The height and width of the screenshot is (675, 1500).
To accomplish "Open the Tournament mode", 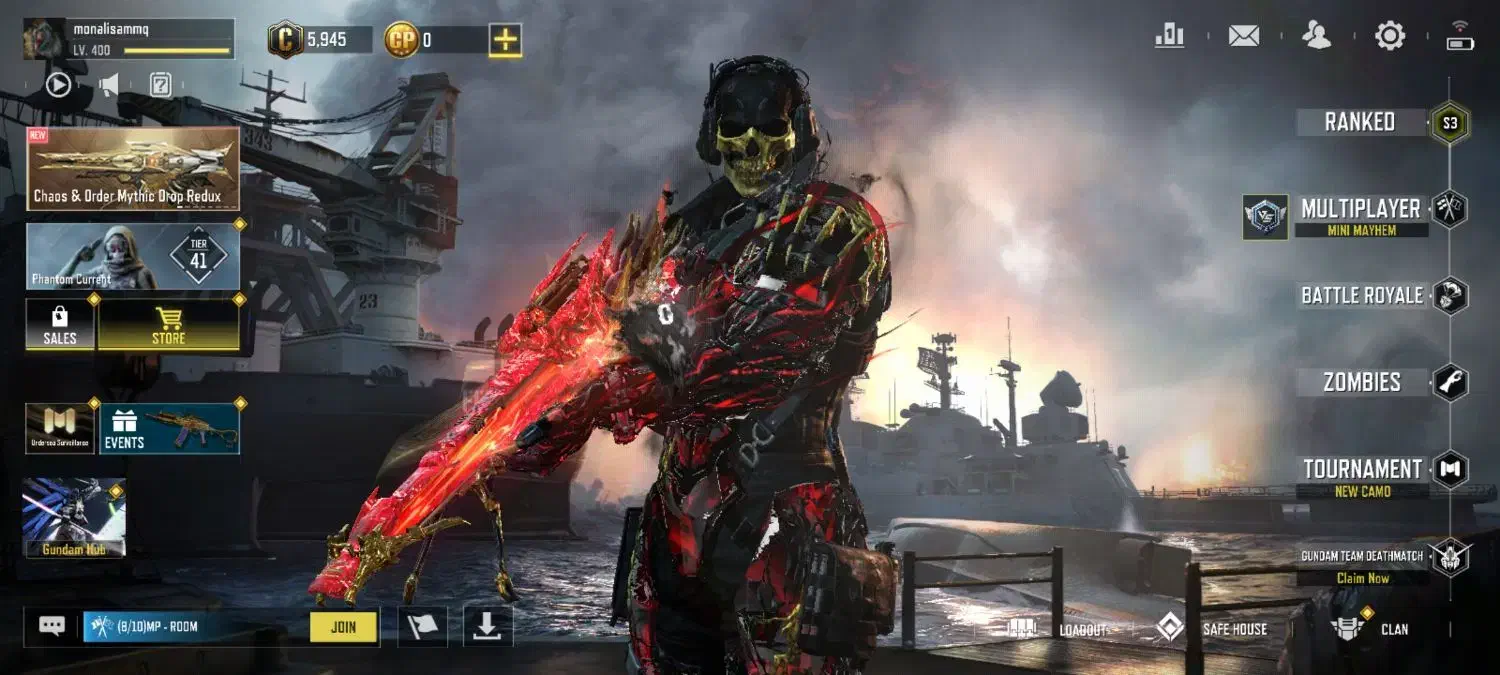I will tap(1362, 470).
